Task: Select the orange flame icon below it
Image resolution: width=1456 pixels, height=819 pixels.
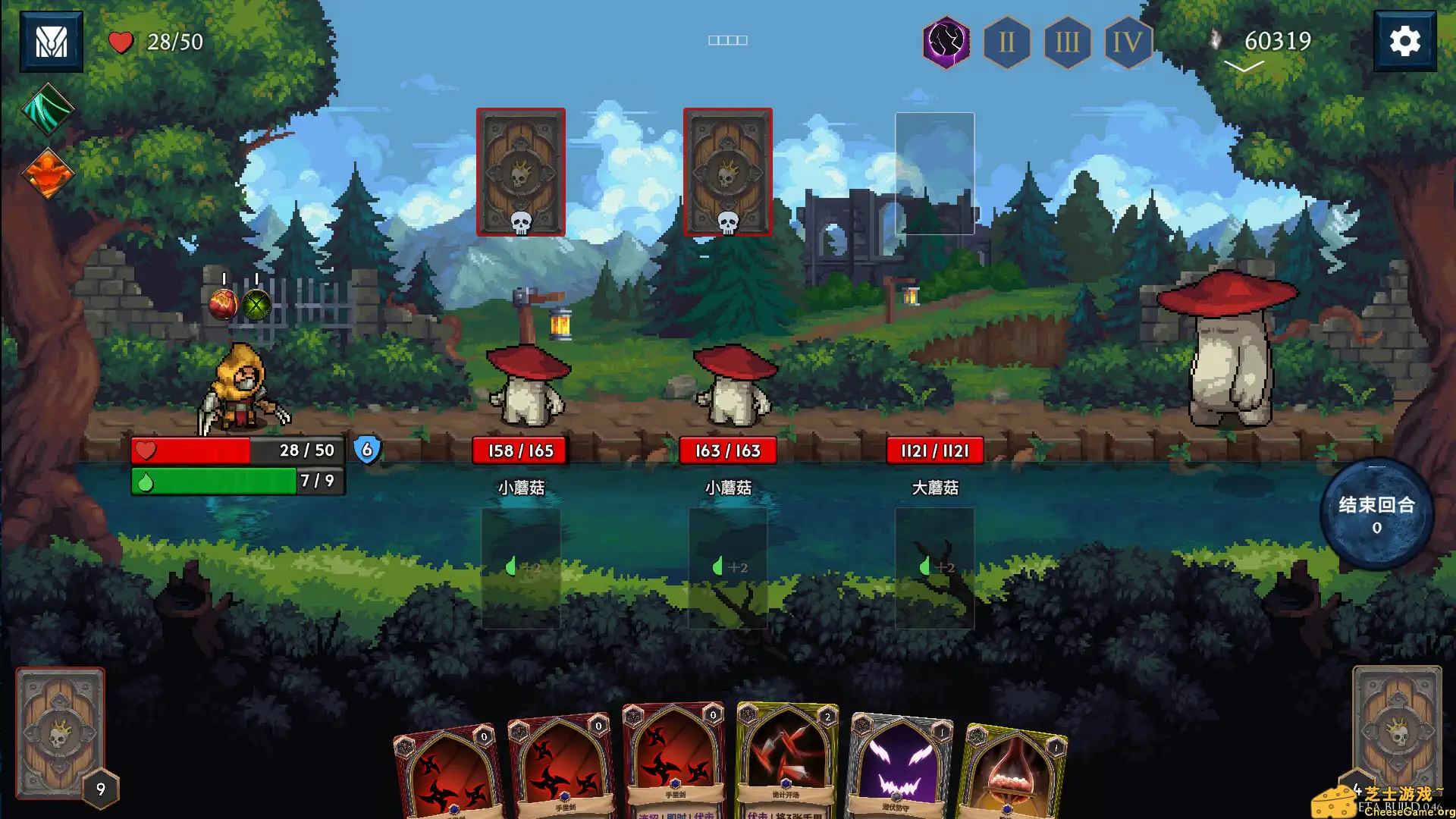Action: pos(47,173)
